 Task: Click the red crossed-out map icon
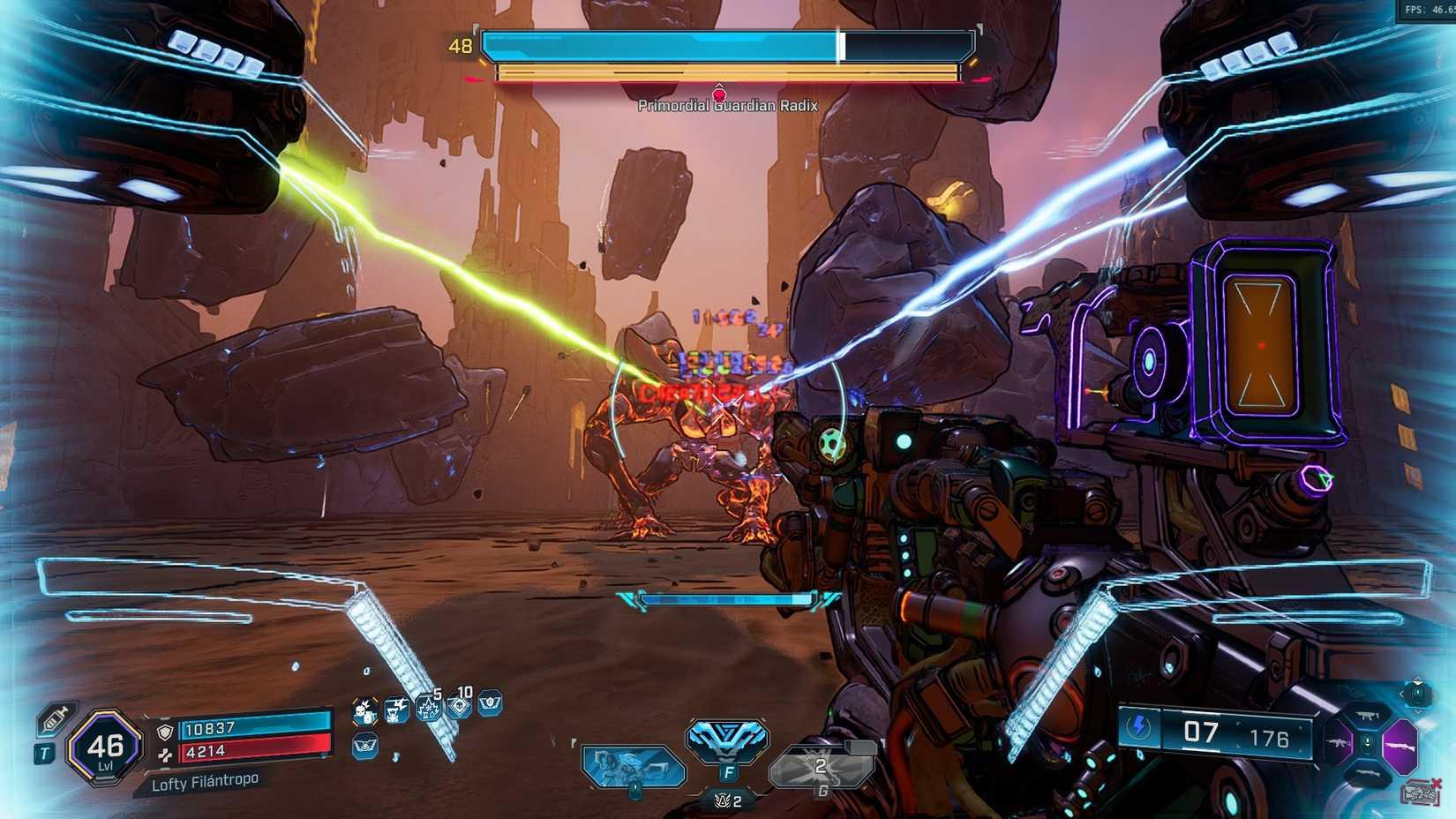click(1421, 792)
